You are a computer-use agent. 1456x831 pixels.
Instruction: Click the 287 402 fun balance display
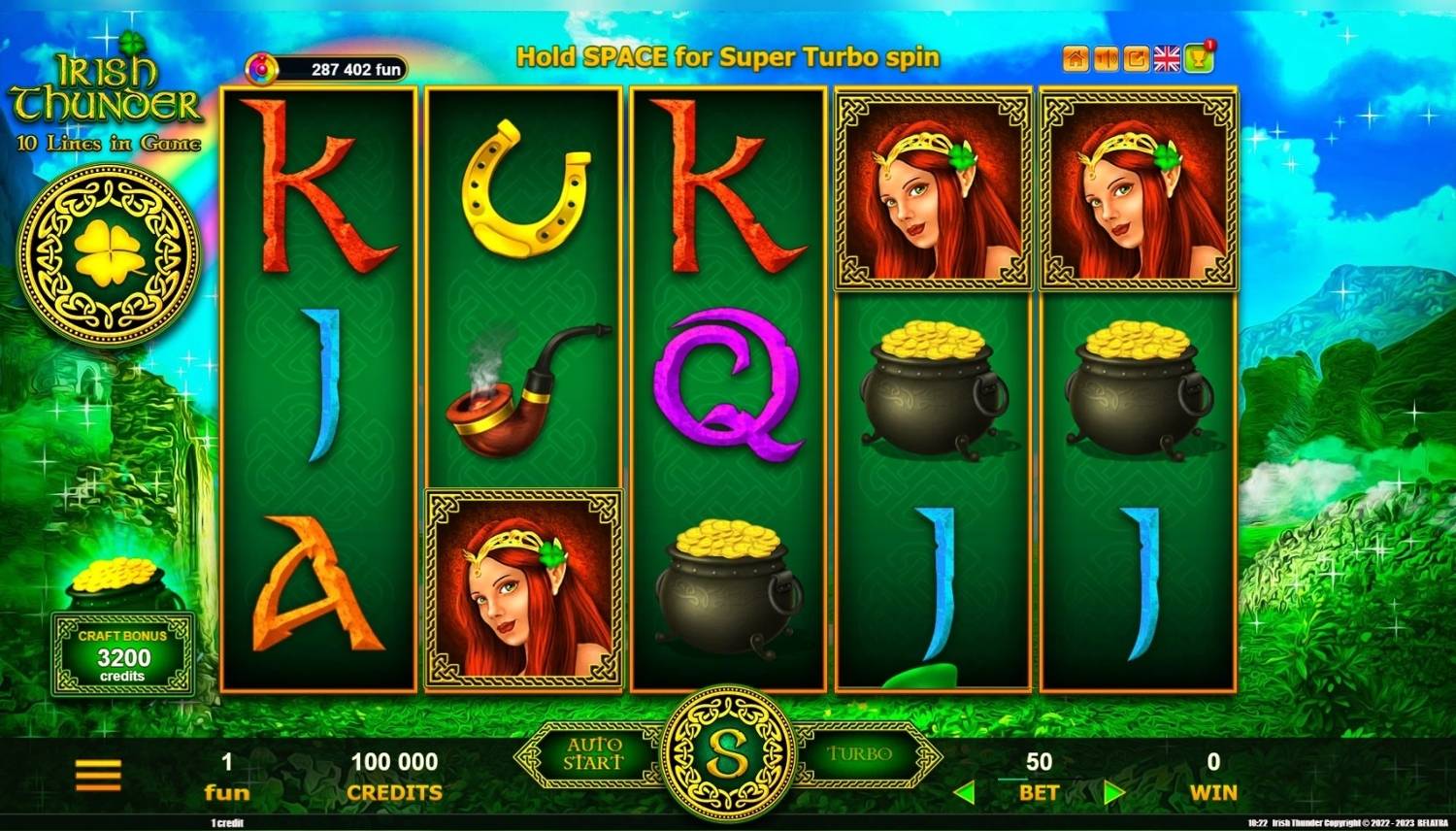pyautogui.click(x=340, y=65)
